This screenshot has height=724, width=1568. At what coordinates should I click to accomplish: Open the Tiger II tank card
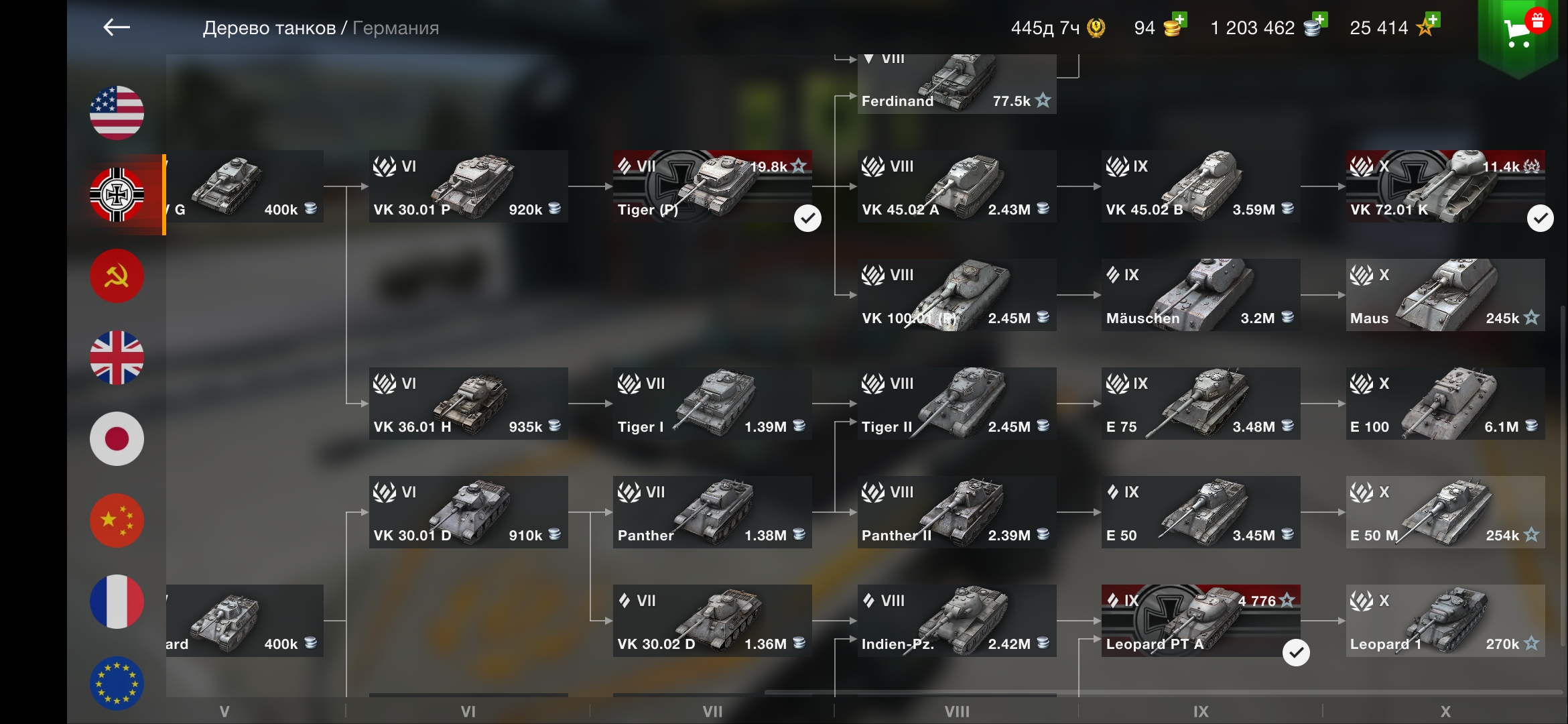tap(956, 404)
